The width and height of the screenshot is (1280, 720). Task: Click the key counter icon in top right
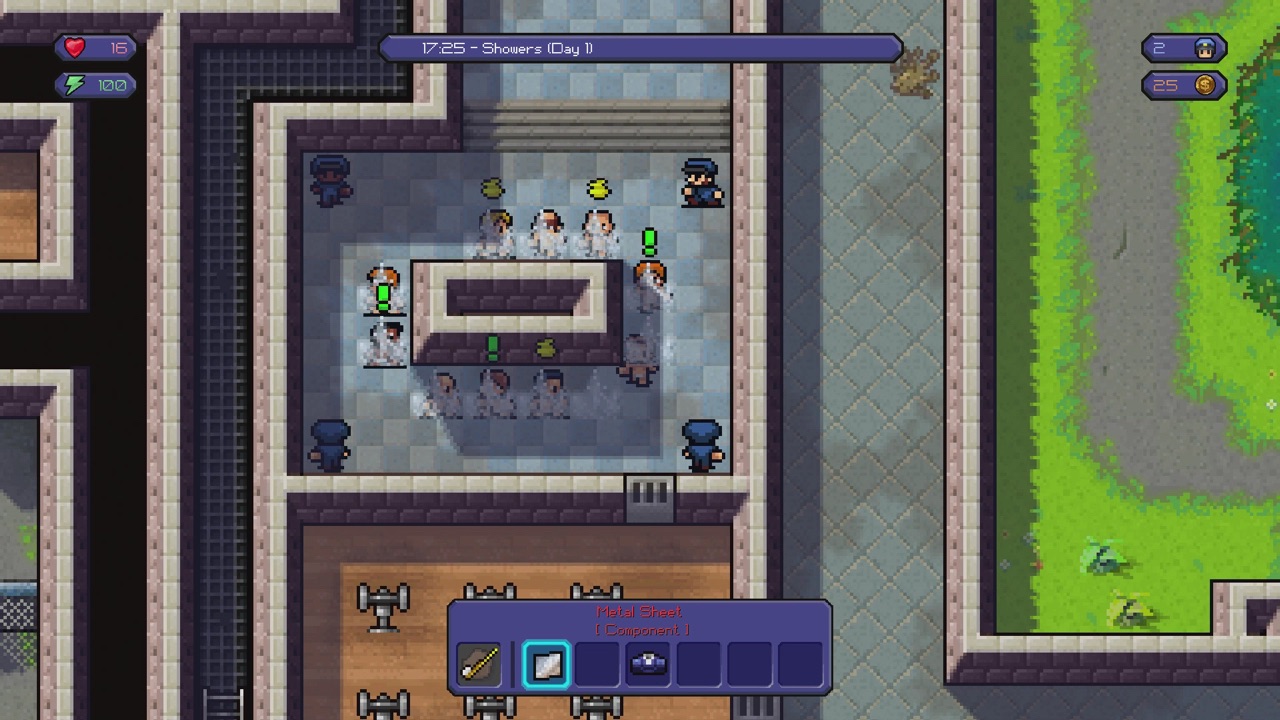[x=1206, y=47]
